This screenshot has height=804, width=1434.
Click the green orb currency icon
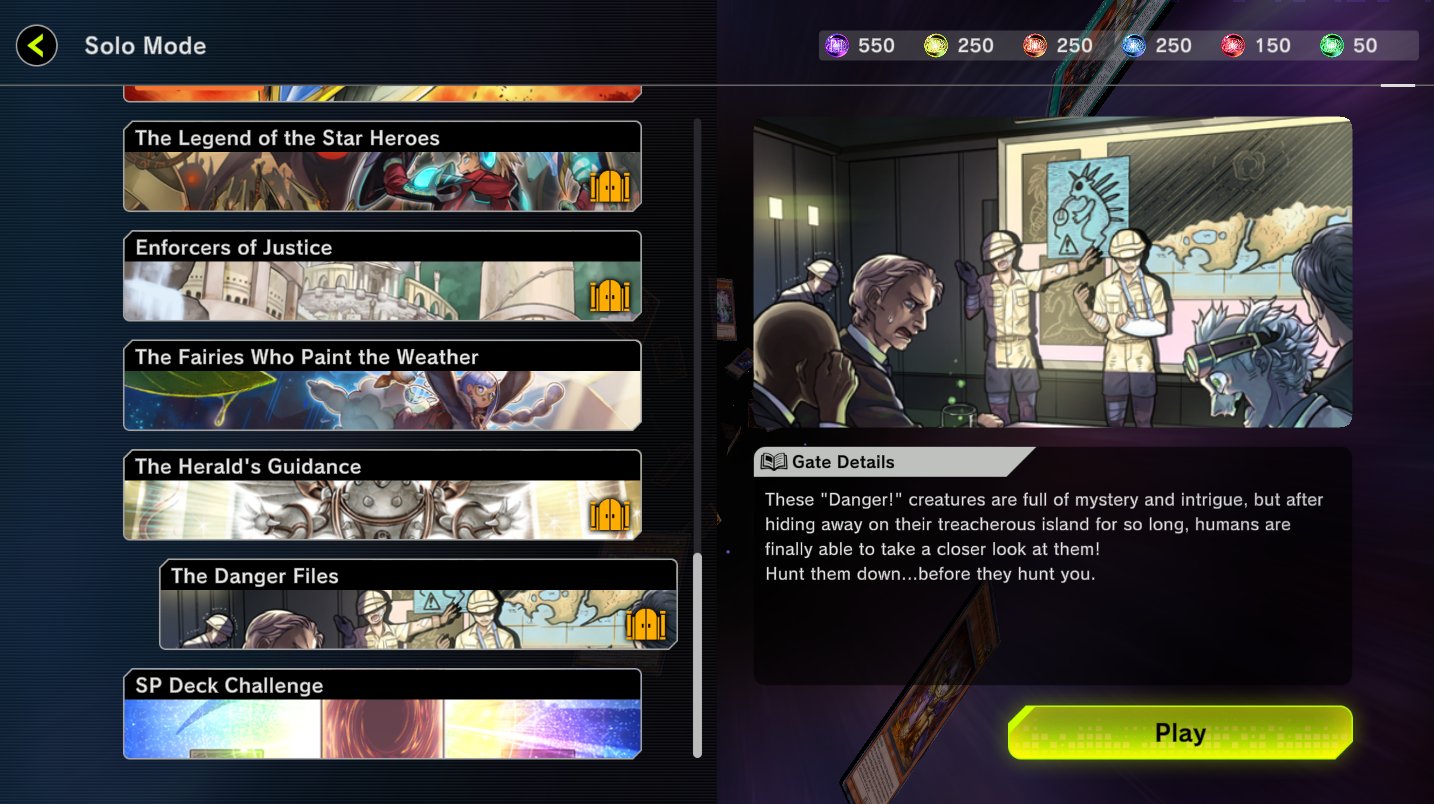1334,45
